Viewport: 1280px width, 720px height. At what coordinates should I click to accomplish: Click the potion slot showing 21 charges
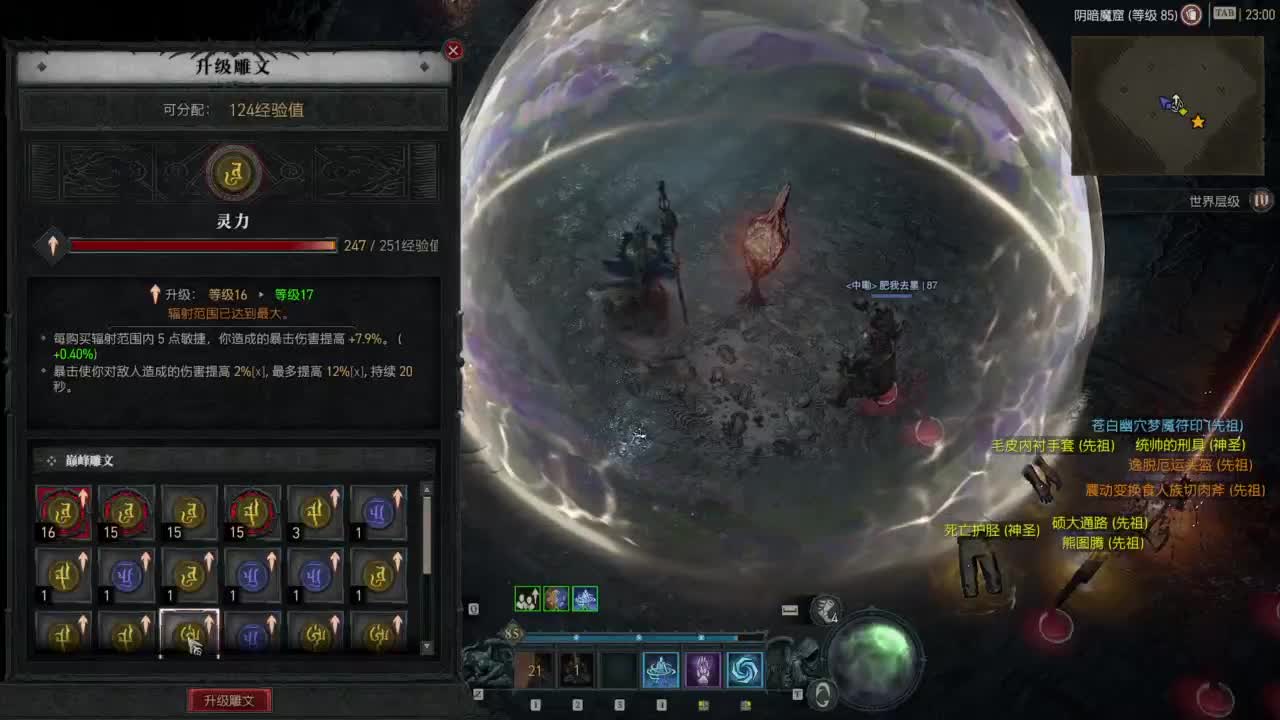tap(533, 670)
